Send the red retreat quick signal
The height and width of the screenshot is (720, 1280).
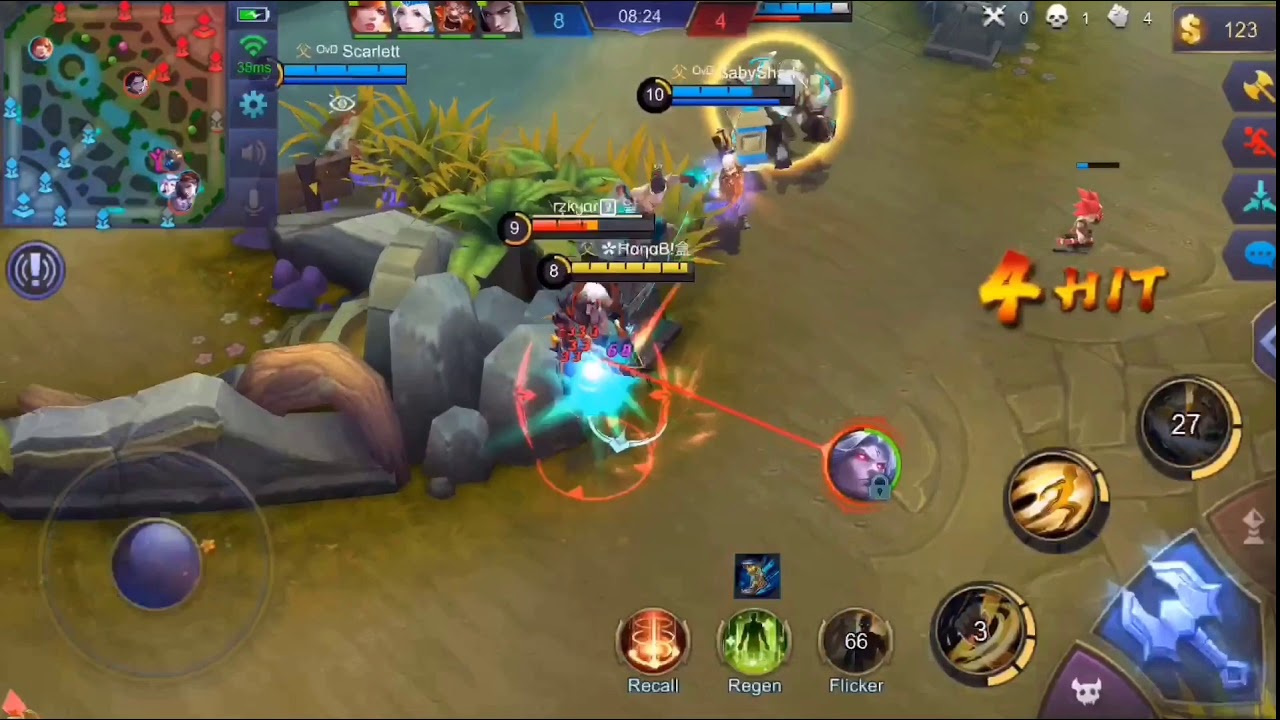click(1258, 144)
